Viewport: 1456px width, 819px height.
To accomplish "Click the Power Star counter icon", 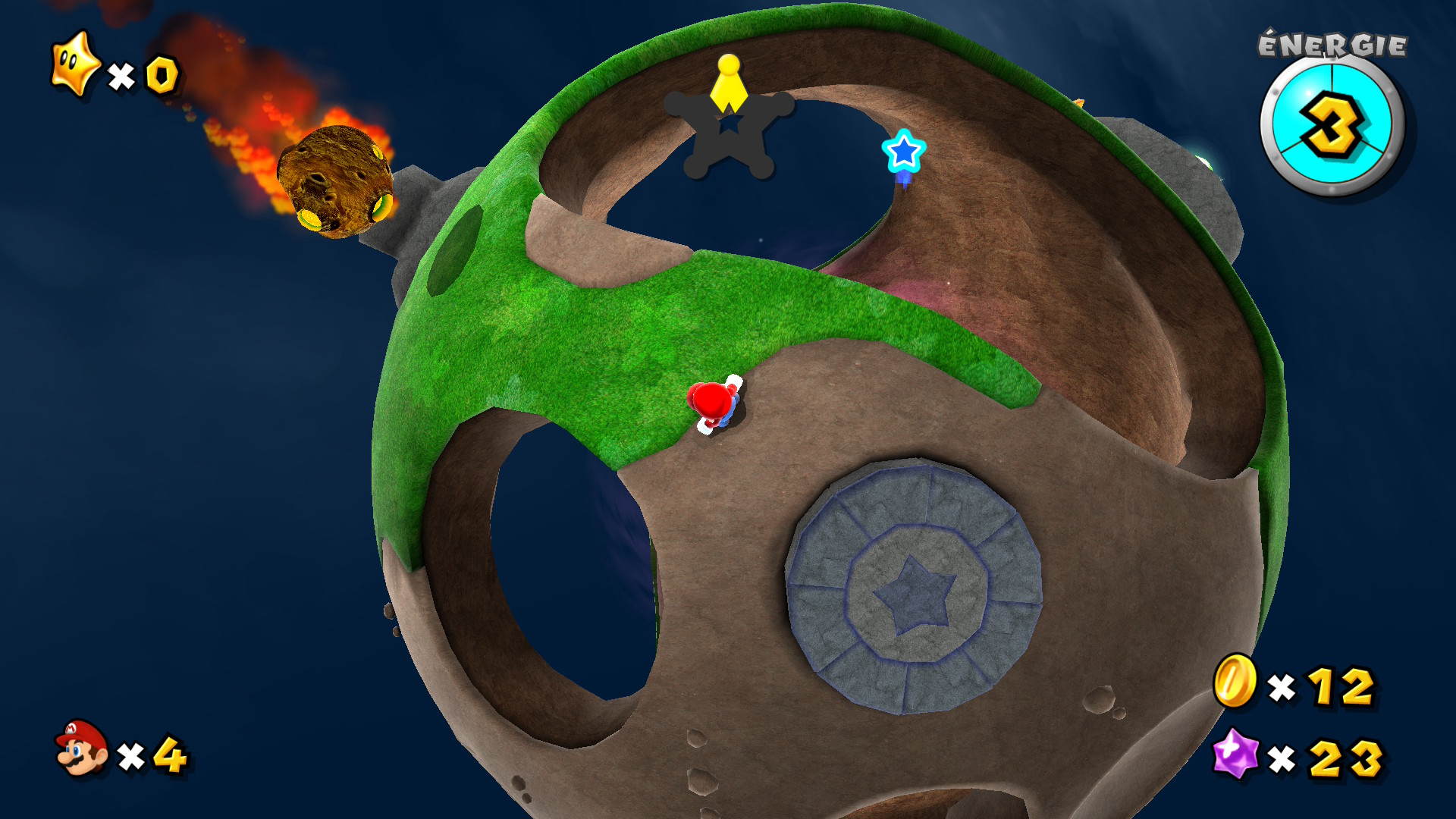I will [74, 64].
